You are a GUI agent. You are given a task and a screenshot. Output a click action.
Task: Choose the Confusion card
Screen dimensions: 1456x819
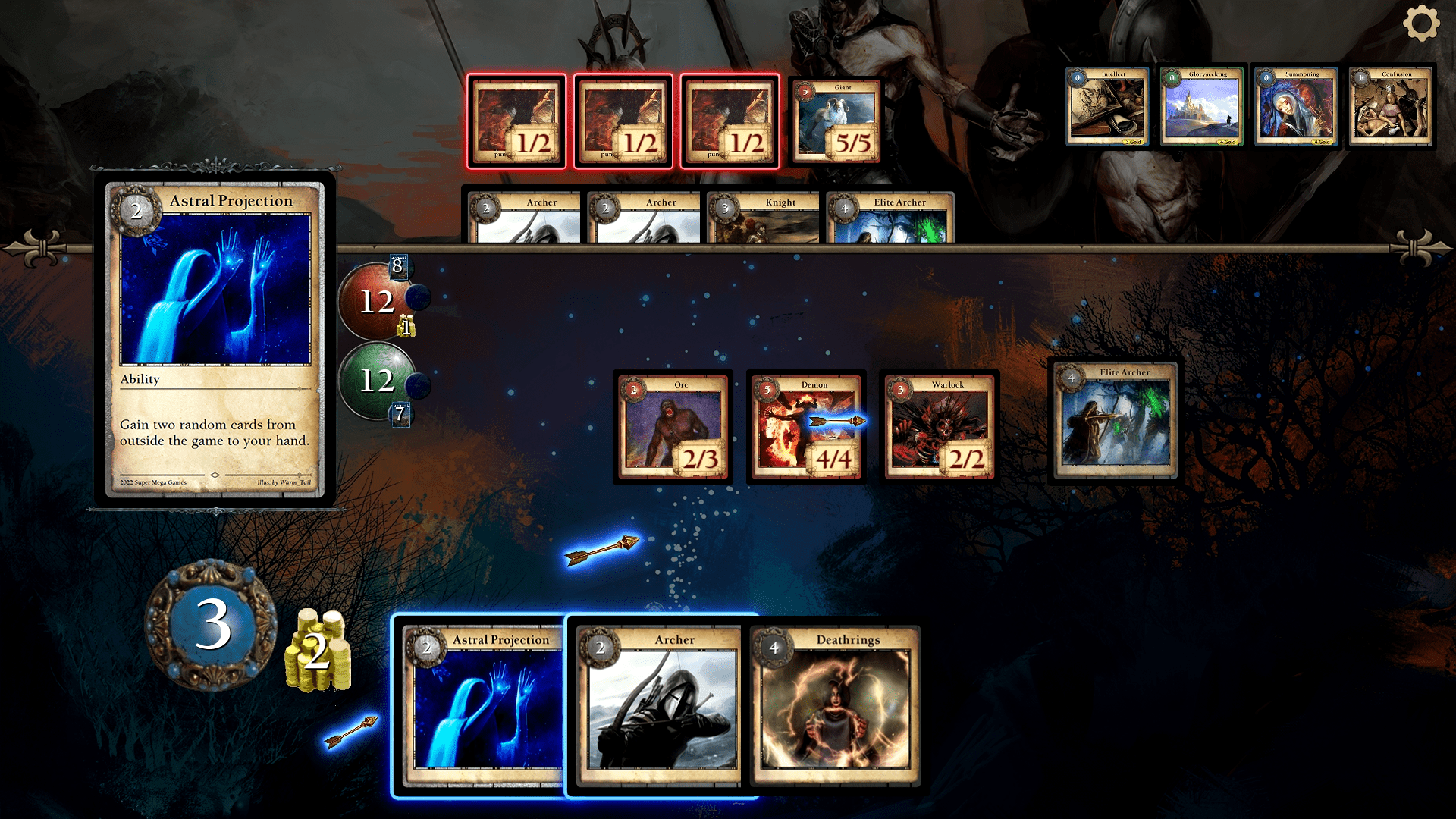point(1391,106)
